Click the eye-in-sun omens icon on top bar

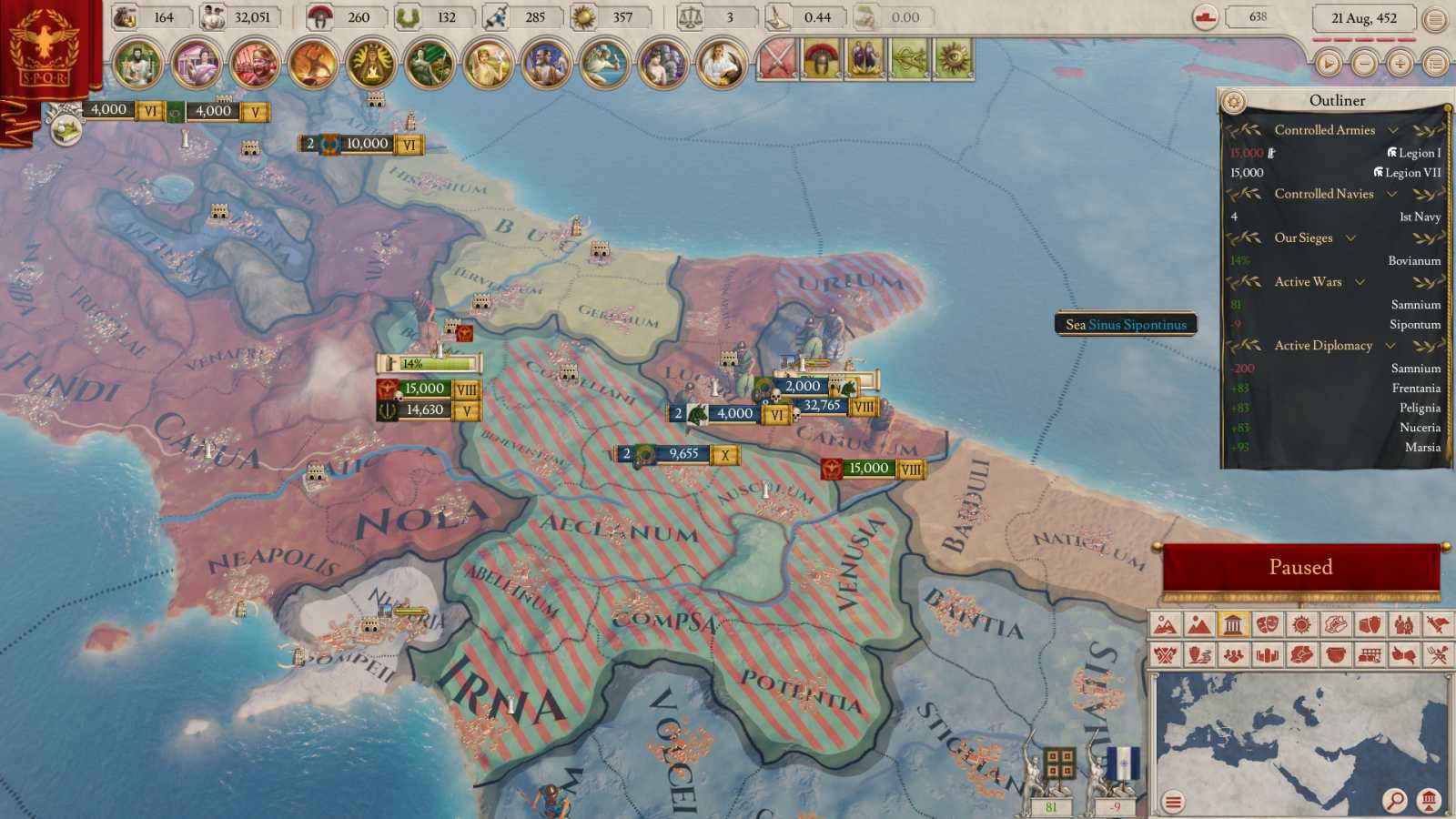[x=952, y=58]
